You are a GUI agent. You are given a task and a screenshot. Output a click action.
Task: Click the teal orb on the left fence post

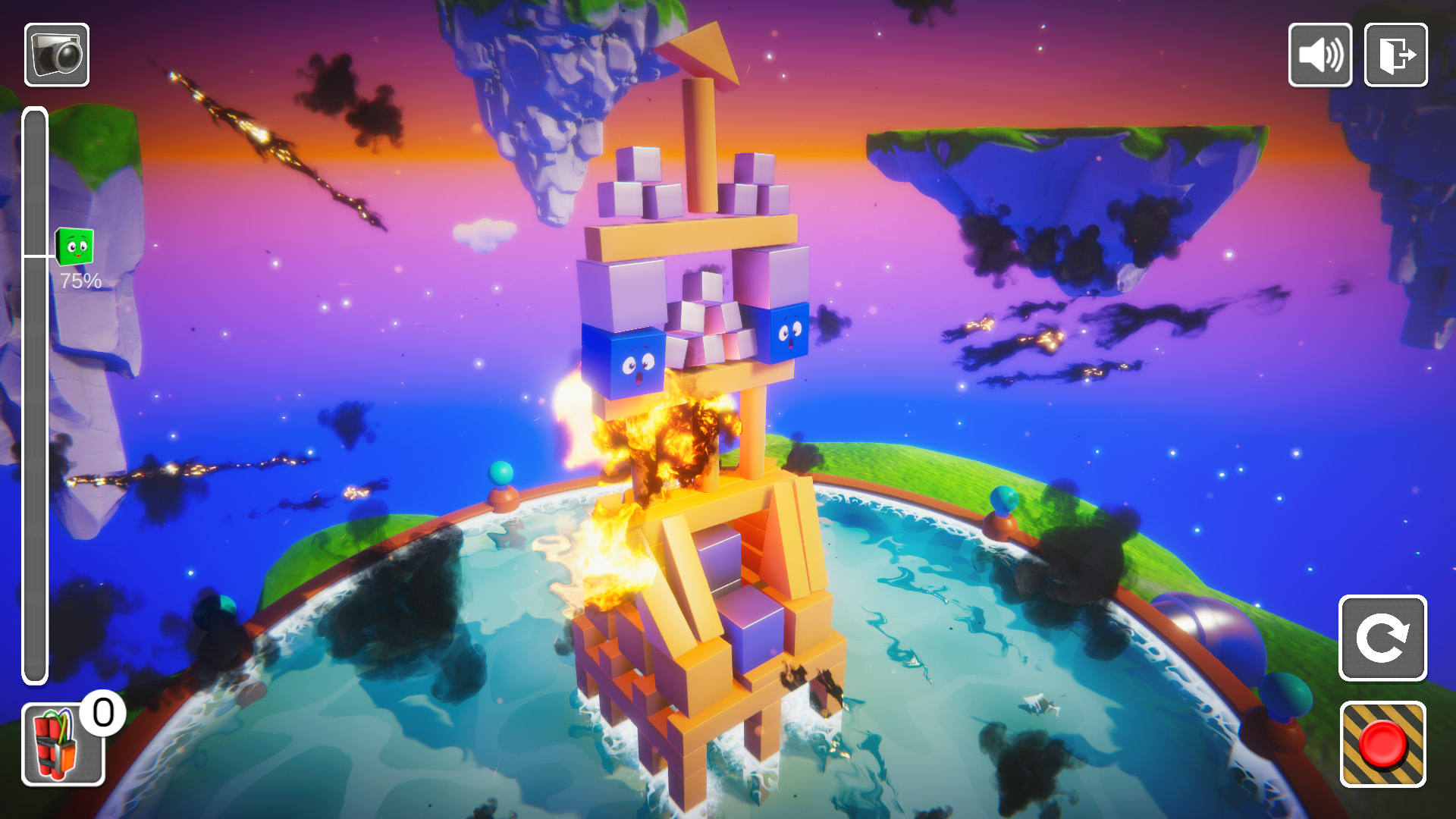pyautogui.click(x=500, y=474)
